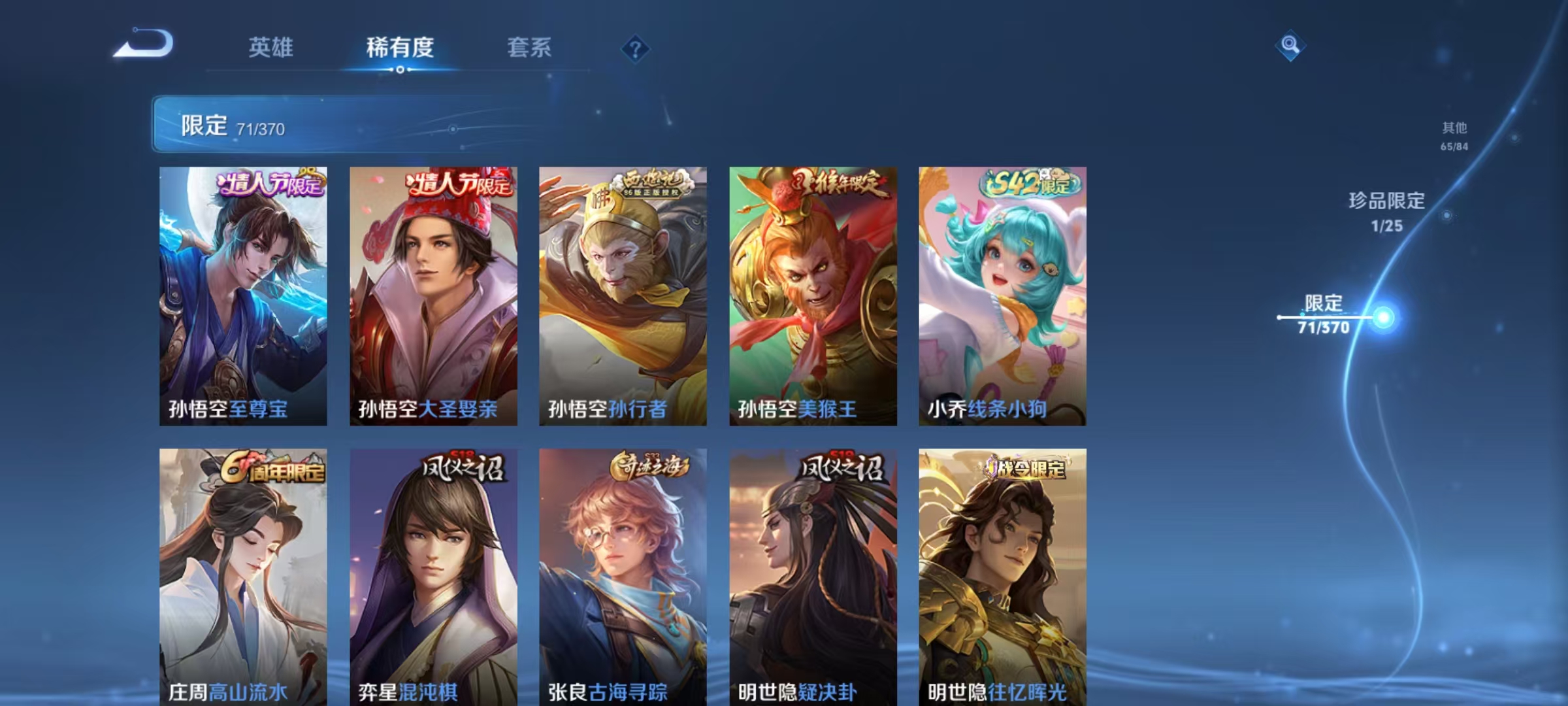Screen dimensions: 1568x706
Task: Switch to the 套系 tab
Action: point(531,47)
